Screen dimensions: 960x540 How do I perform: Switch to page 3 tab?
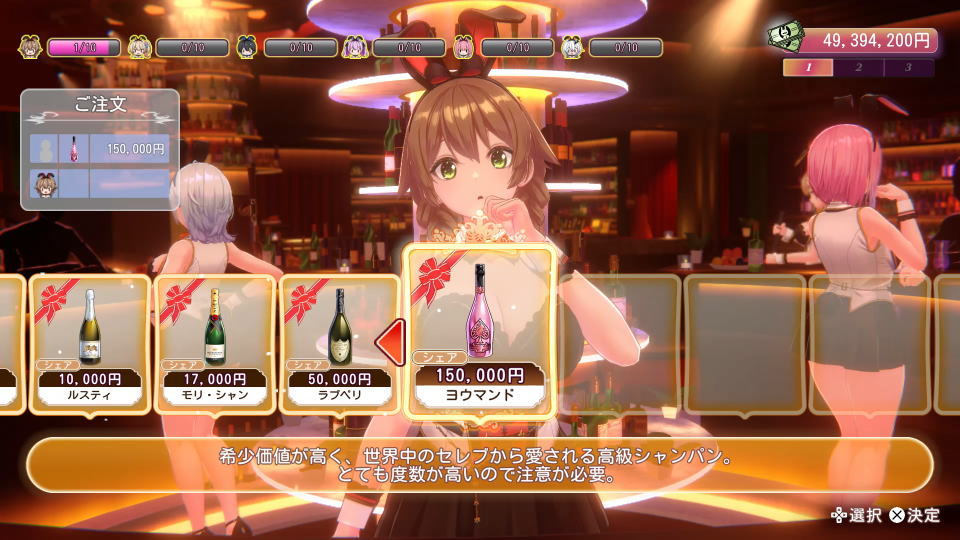[908, 68]
